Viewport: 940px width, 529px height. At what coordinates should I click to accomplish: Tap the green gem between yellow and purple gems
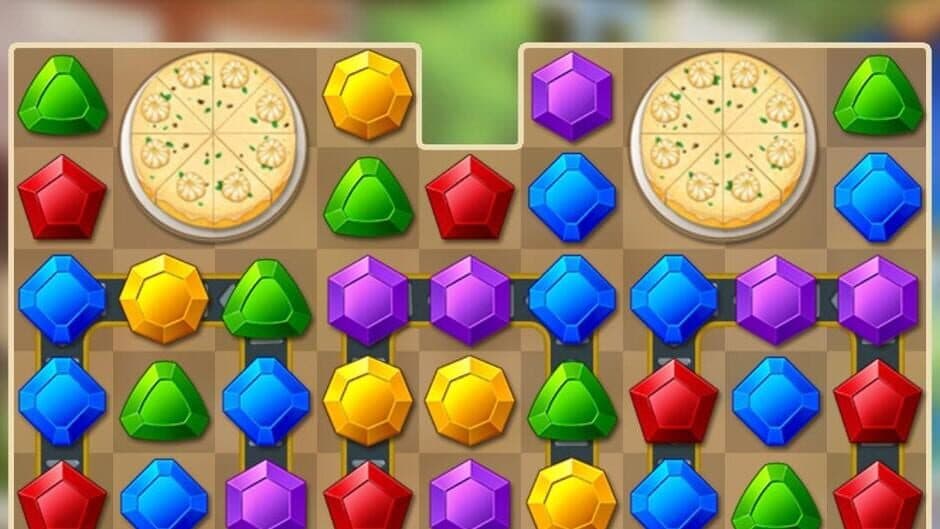click(266, 298)
